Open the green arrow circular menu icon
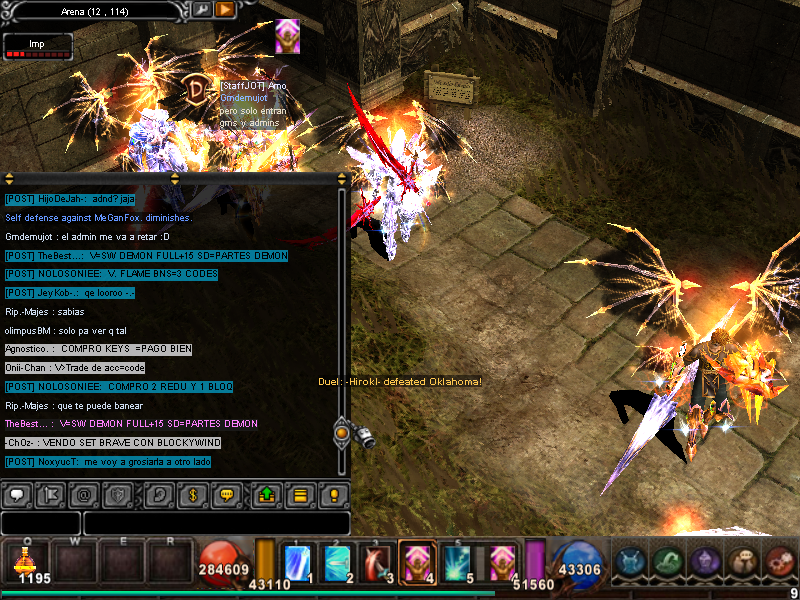This screenshot has height=600, width=800. pyautogui.click(x=666, y=561)
